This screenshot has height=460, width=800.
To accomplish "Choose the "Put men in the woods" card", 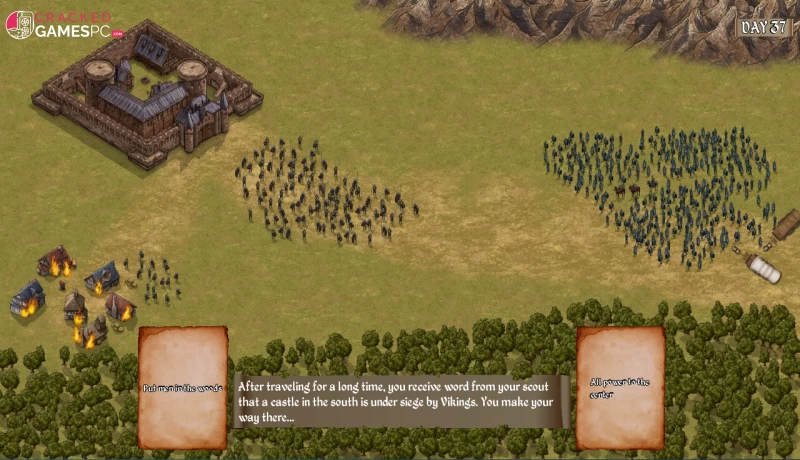I will click(x=182, y=387).
